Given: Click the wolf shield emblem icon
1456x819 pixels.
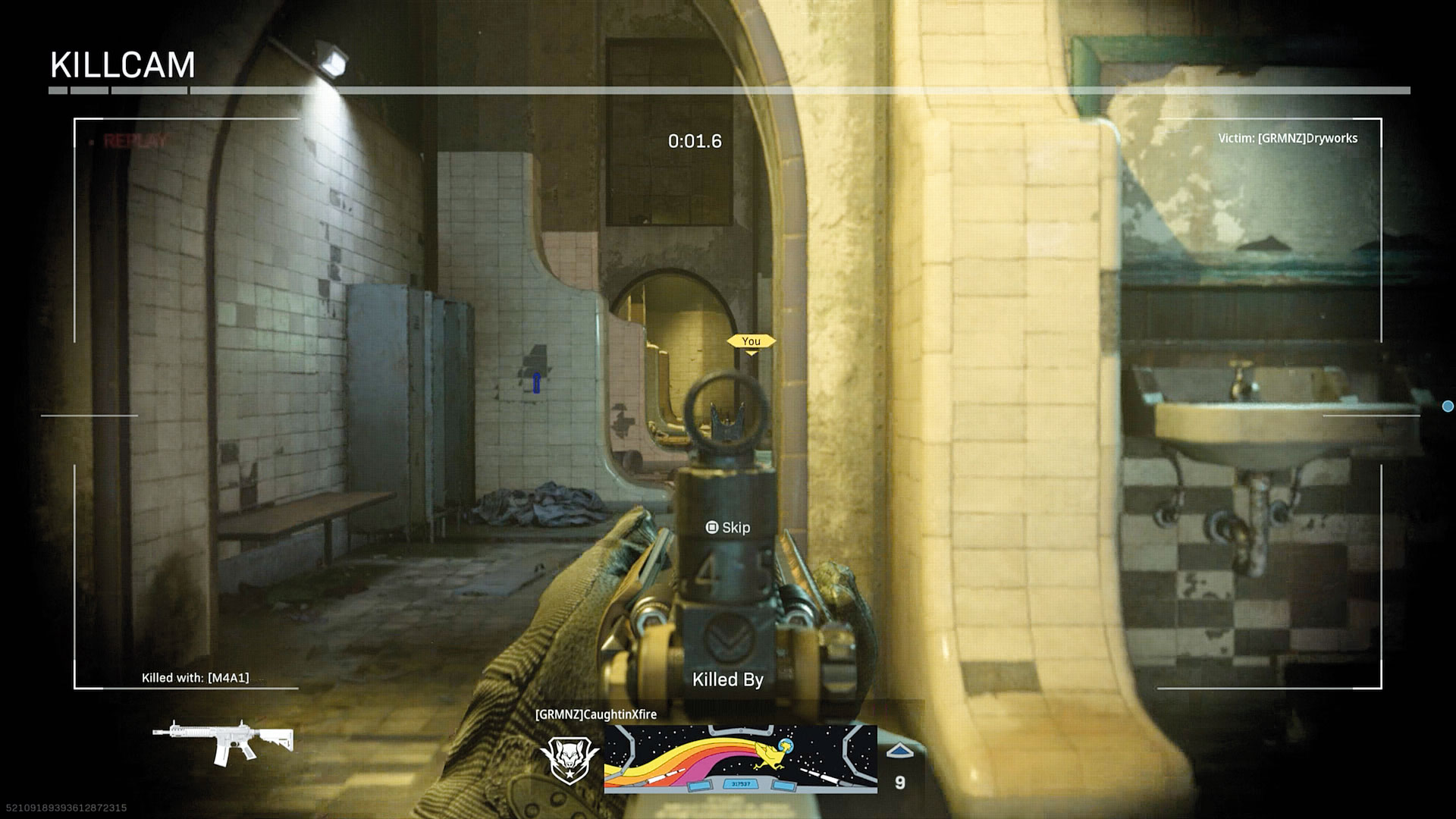Looking at the screenshot, I should click(569, 758).
